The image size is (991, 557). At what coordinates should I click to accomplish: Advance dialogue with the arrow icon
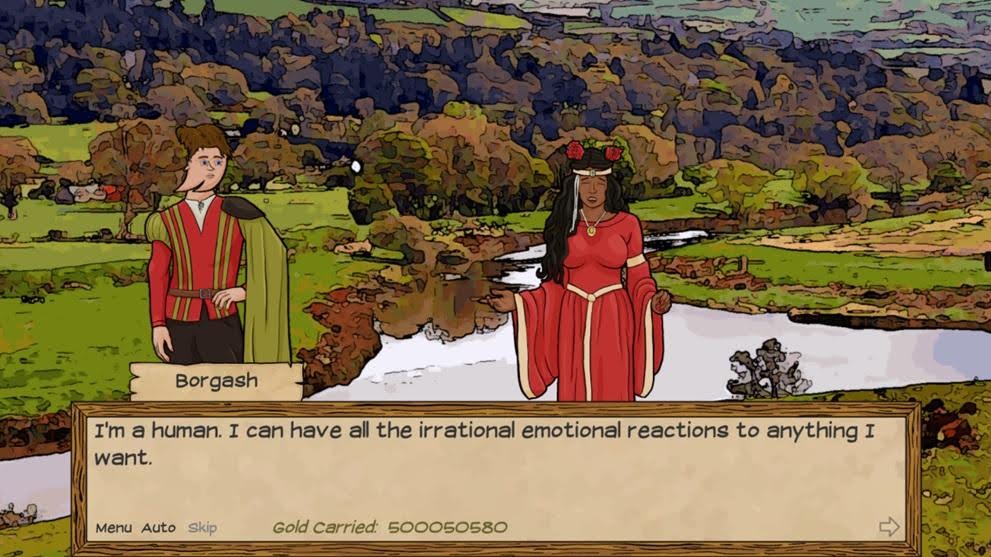[x=888, y=527]
